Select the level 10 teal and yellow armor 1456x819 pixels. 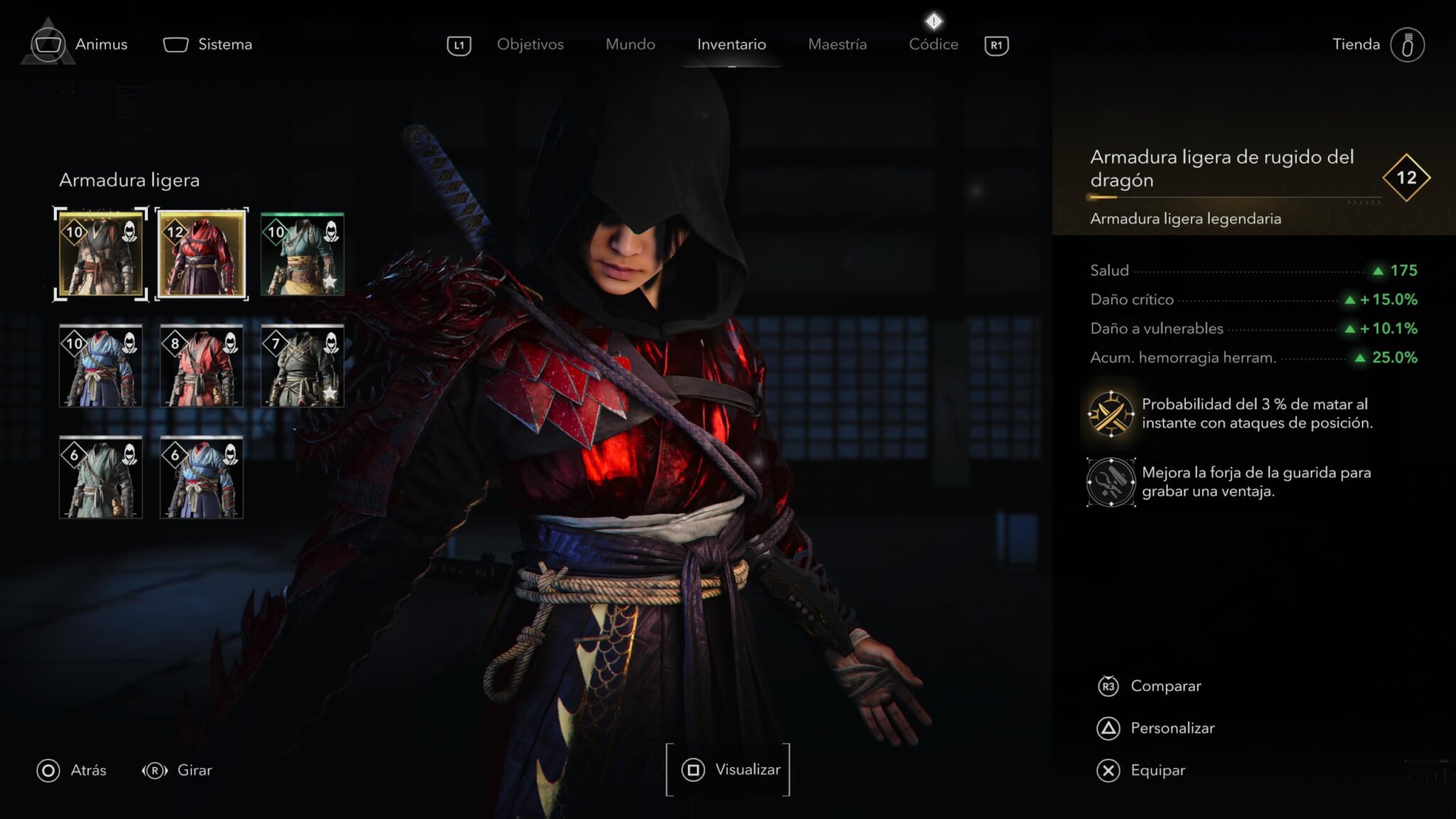302,254
